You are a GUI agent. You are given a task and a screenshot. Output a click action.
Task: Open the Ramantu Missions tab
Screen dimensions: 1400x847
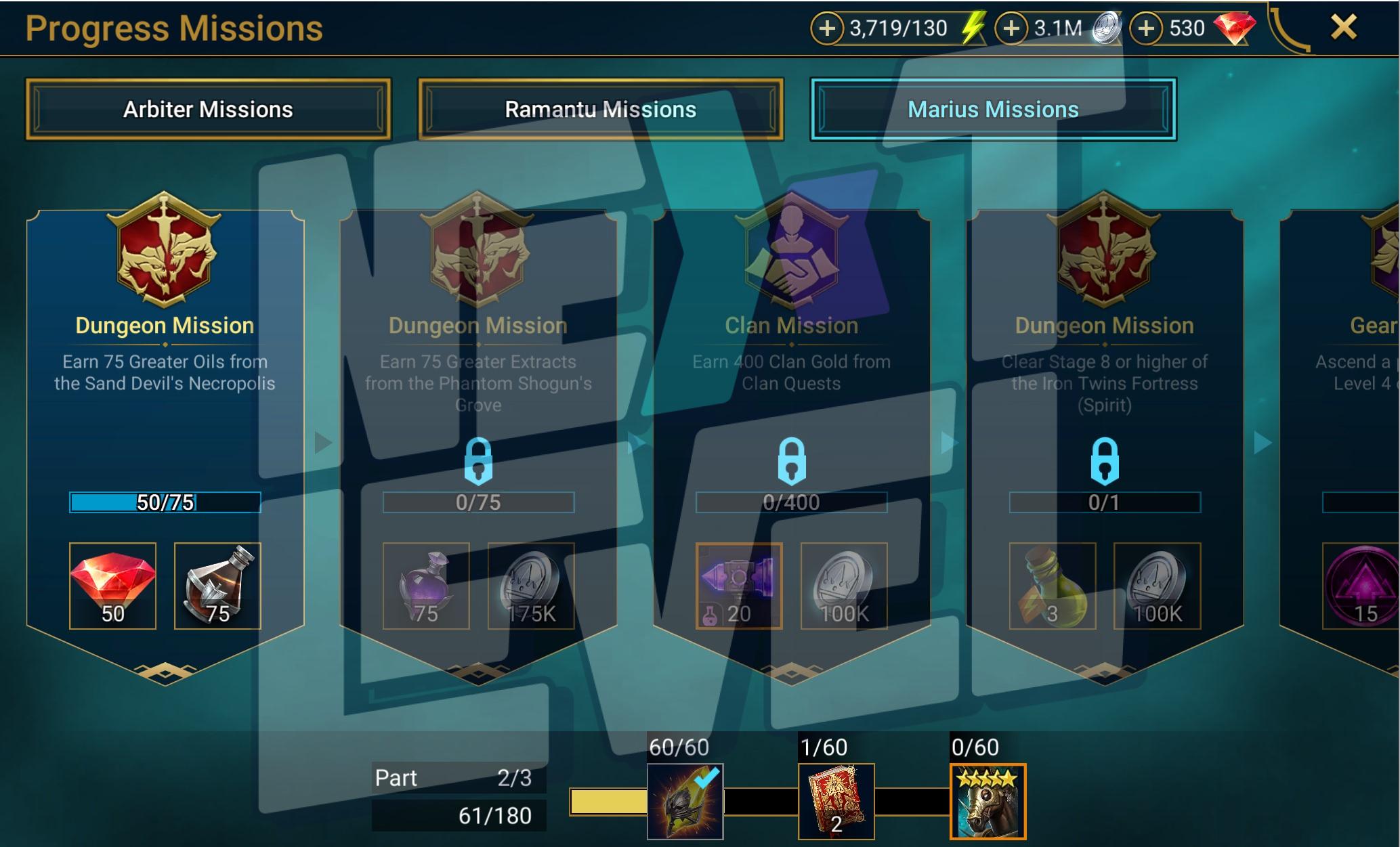pyautogui.click(x=601, y=110)
